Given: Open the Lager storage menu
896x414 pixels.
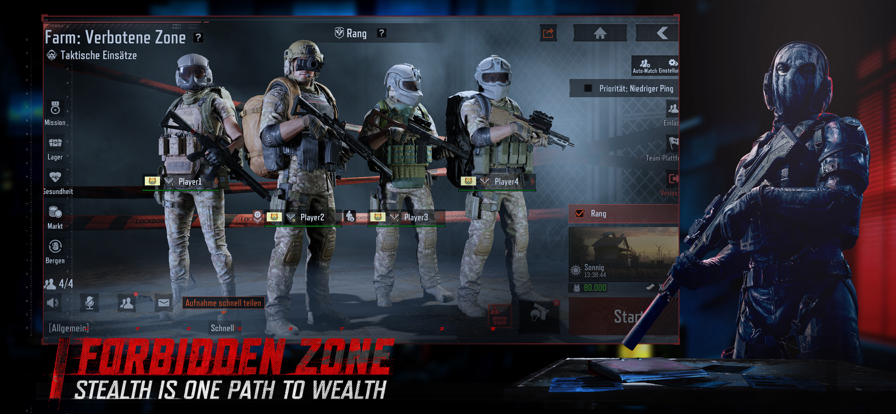Looking at the screenshot, I should coord(55,147).
